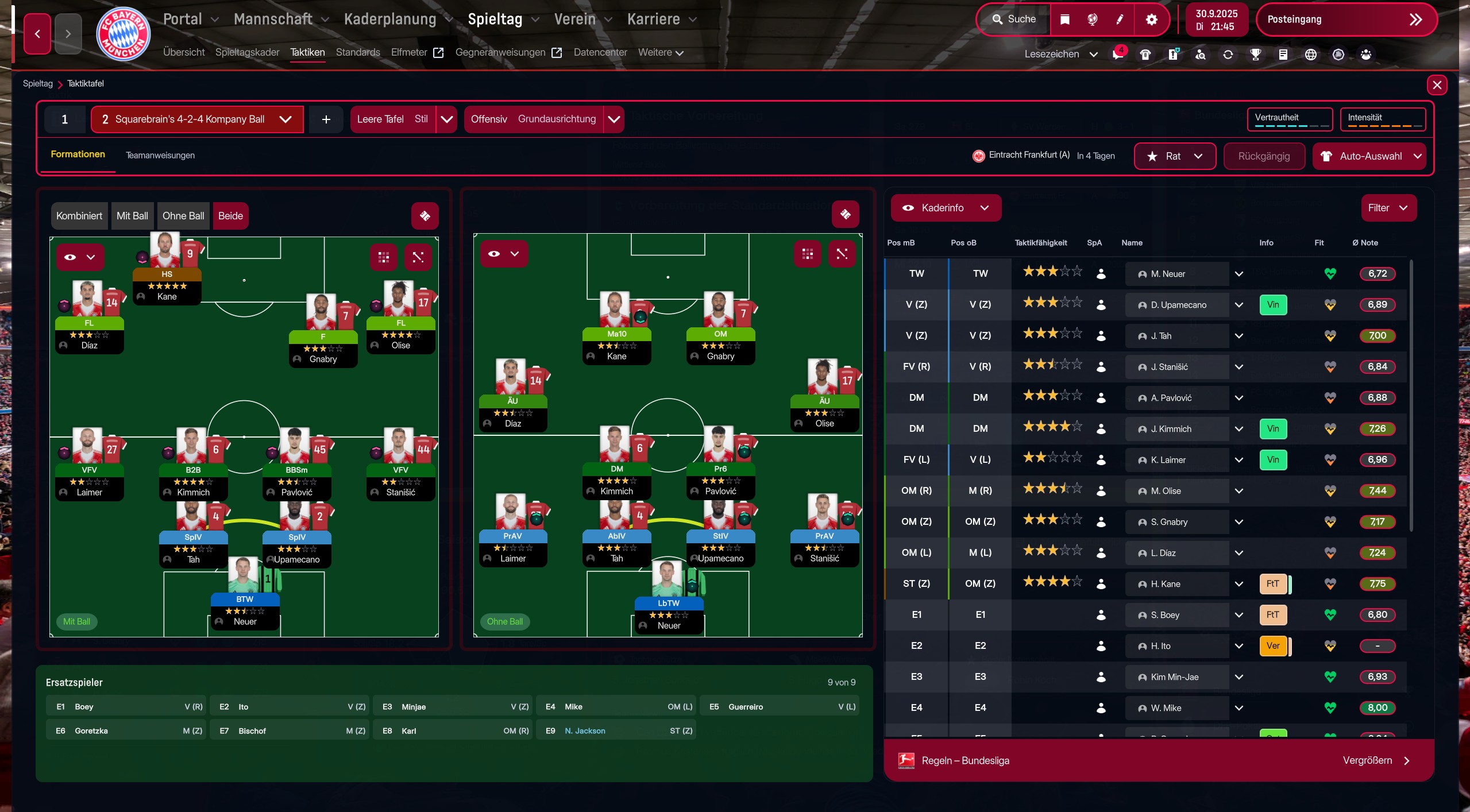Adjust the Intensität slider
The width and height of the screenshot is (1470, 812).
pos(1381,125)
